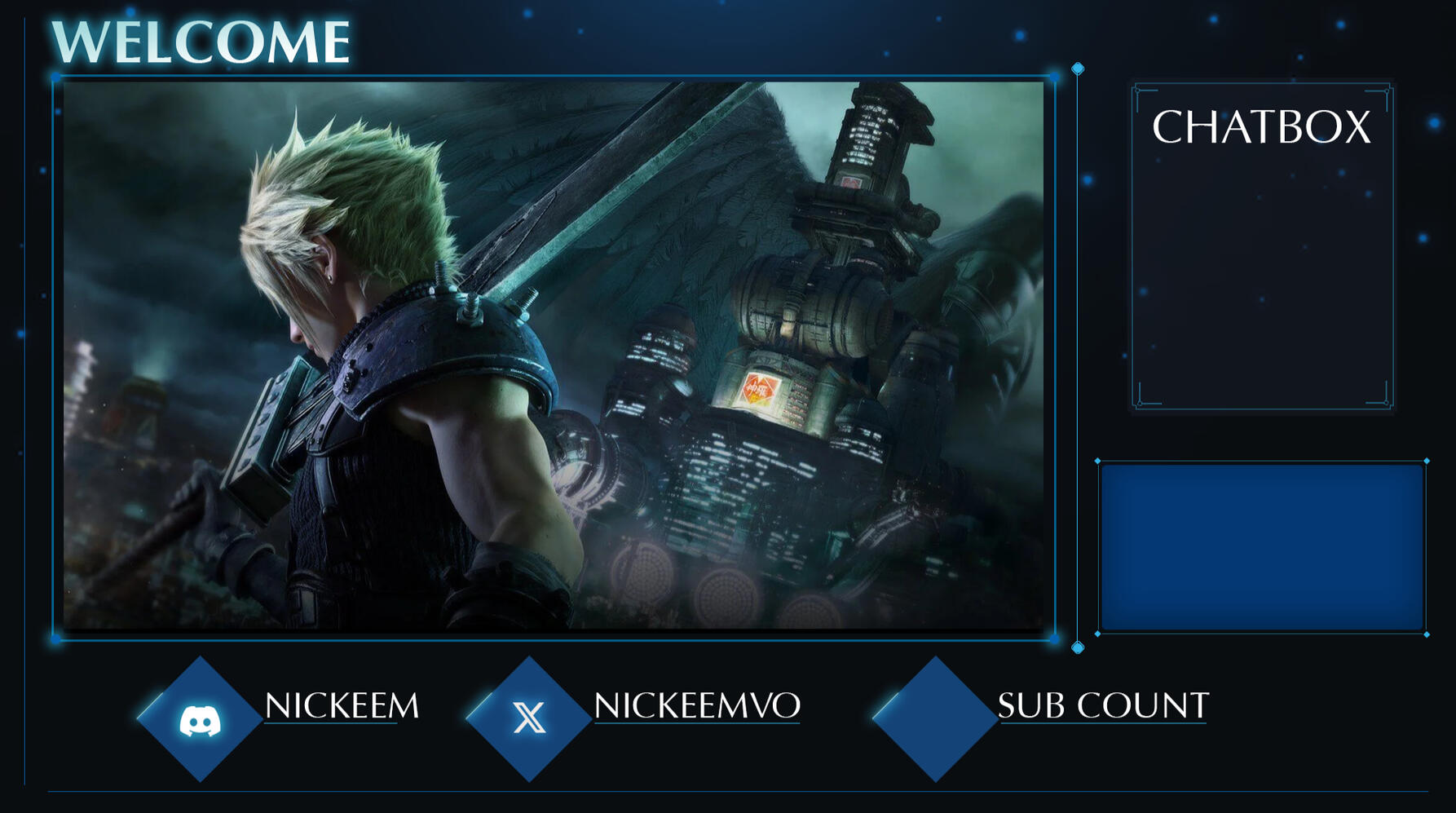This screenshot has width=1456, height=813.
Task: Click the Discord logo icon
Action: coord(200,721)
